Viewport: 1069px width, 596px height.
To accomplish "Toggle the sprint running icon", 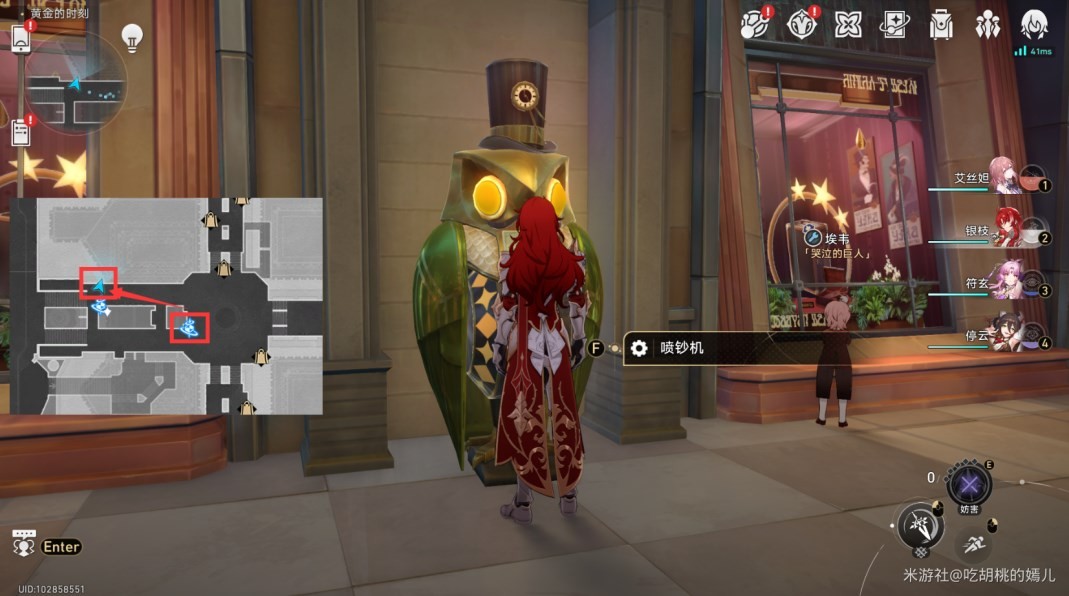I will [x=973, y=545].
